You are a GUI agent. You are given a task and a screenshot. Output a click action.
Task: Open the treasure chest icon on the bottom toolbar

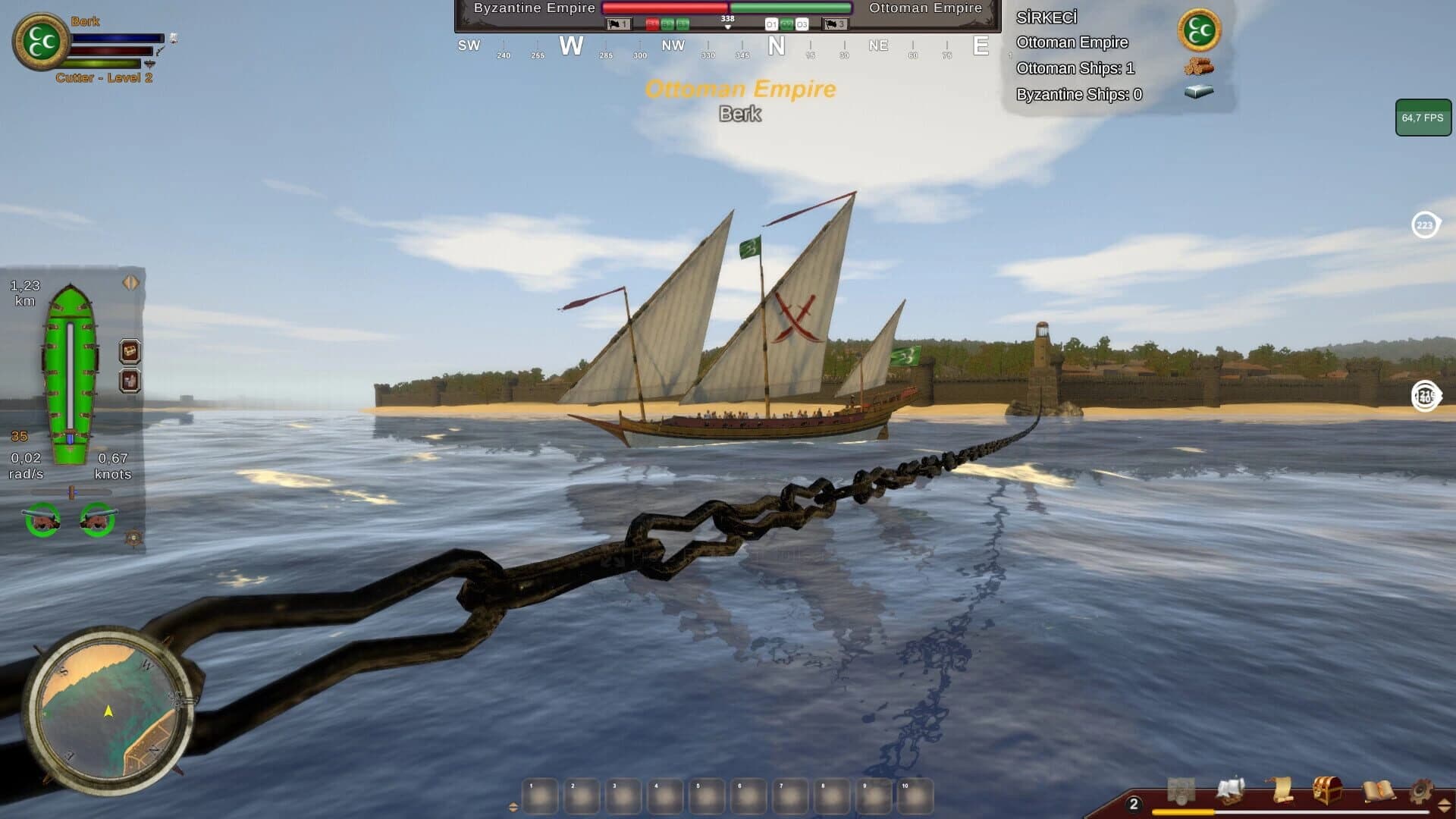1327,789
